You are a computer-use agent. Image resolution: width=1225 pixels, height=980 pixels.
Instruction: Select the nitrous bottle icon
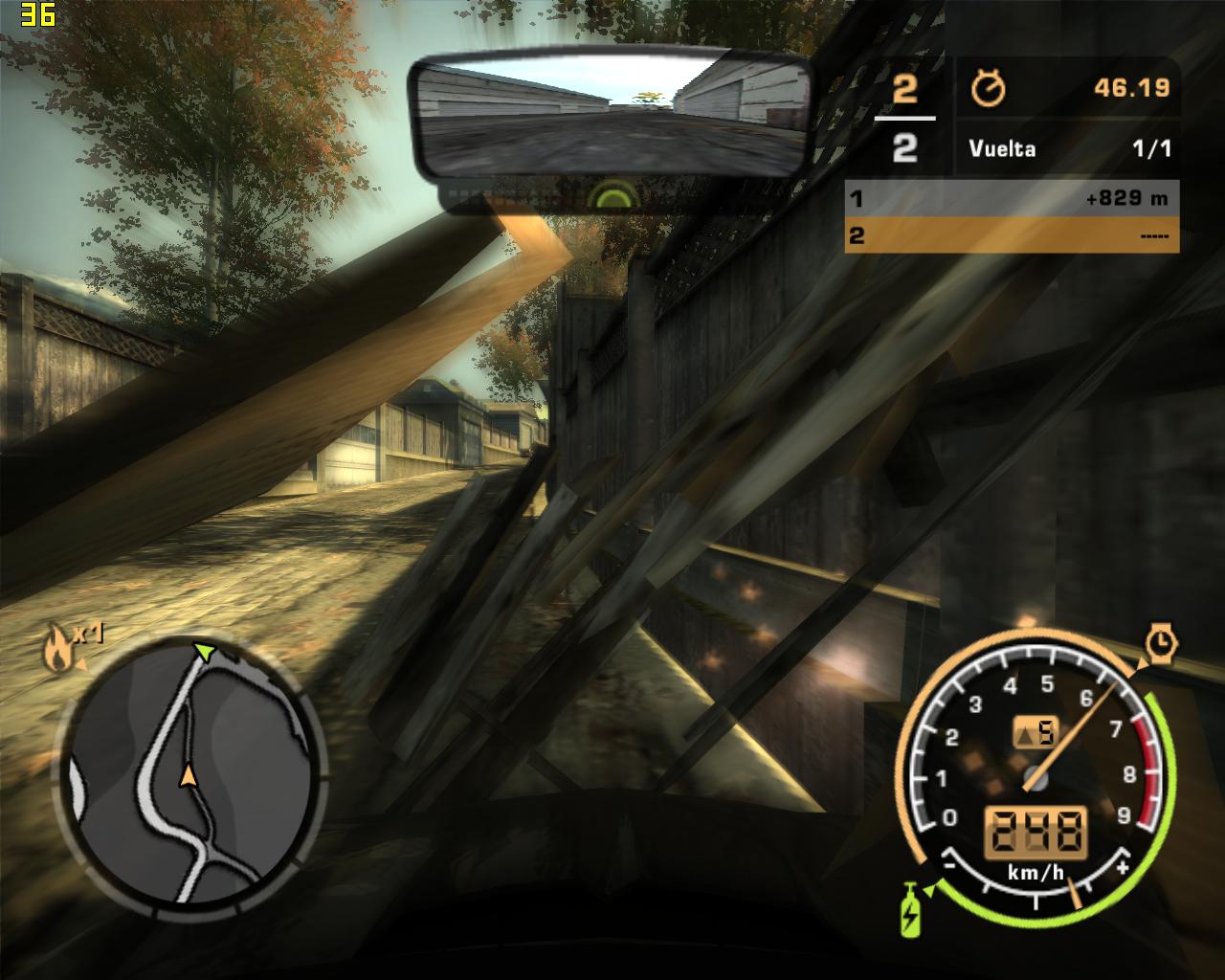[909, 909]
